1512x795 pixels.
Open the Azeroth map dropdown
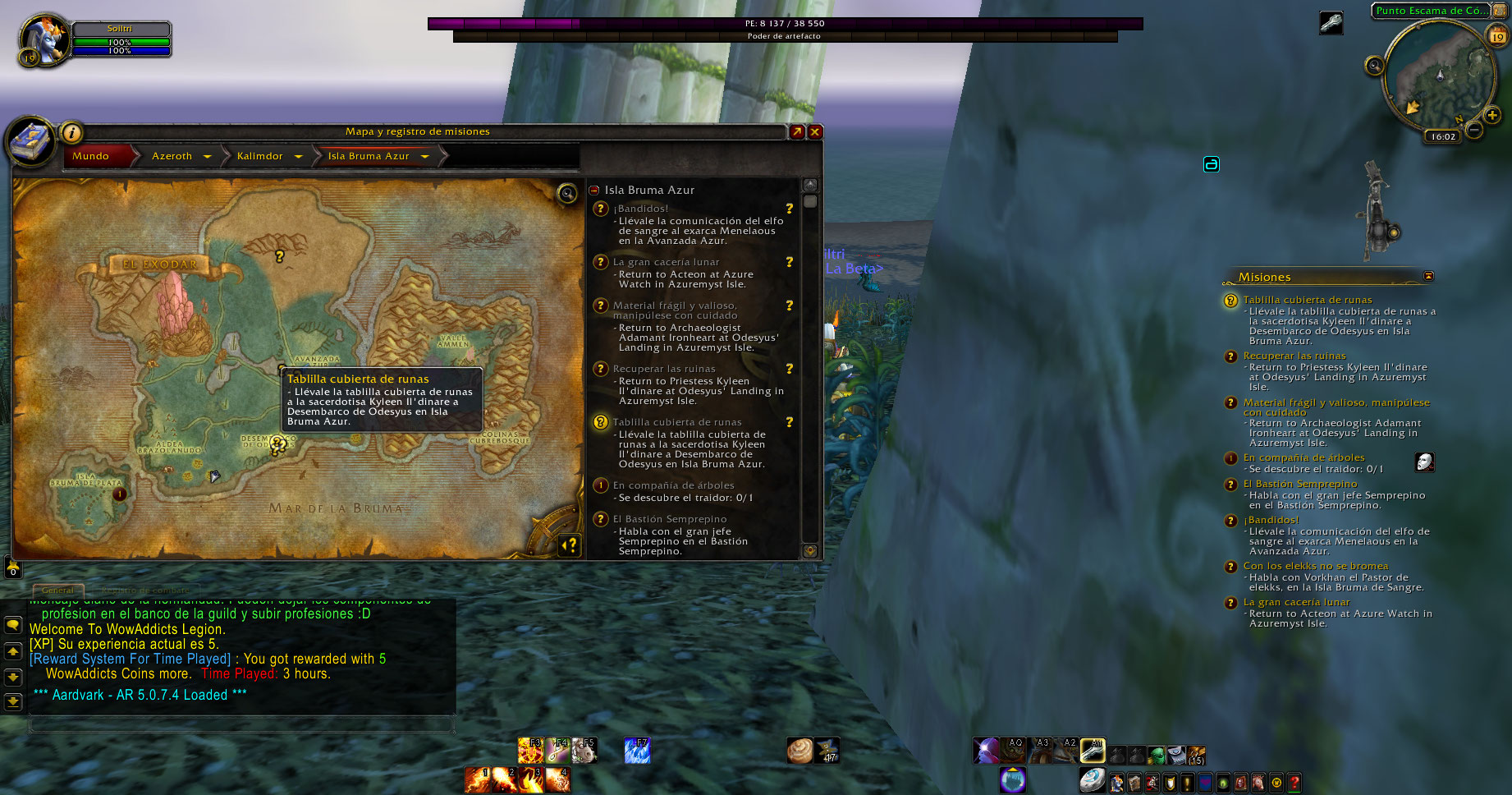point(207,156)
